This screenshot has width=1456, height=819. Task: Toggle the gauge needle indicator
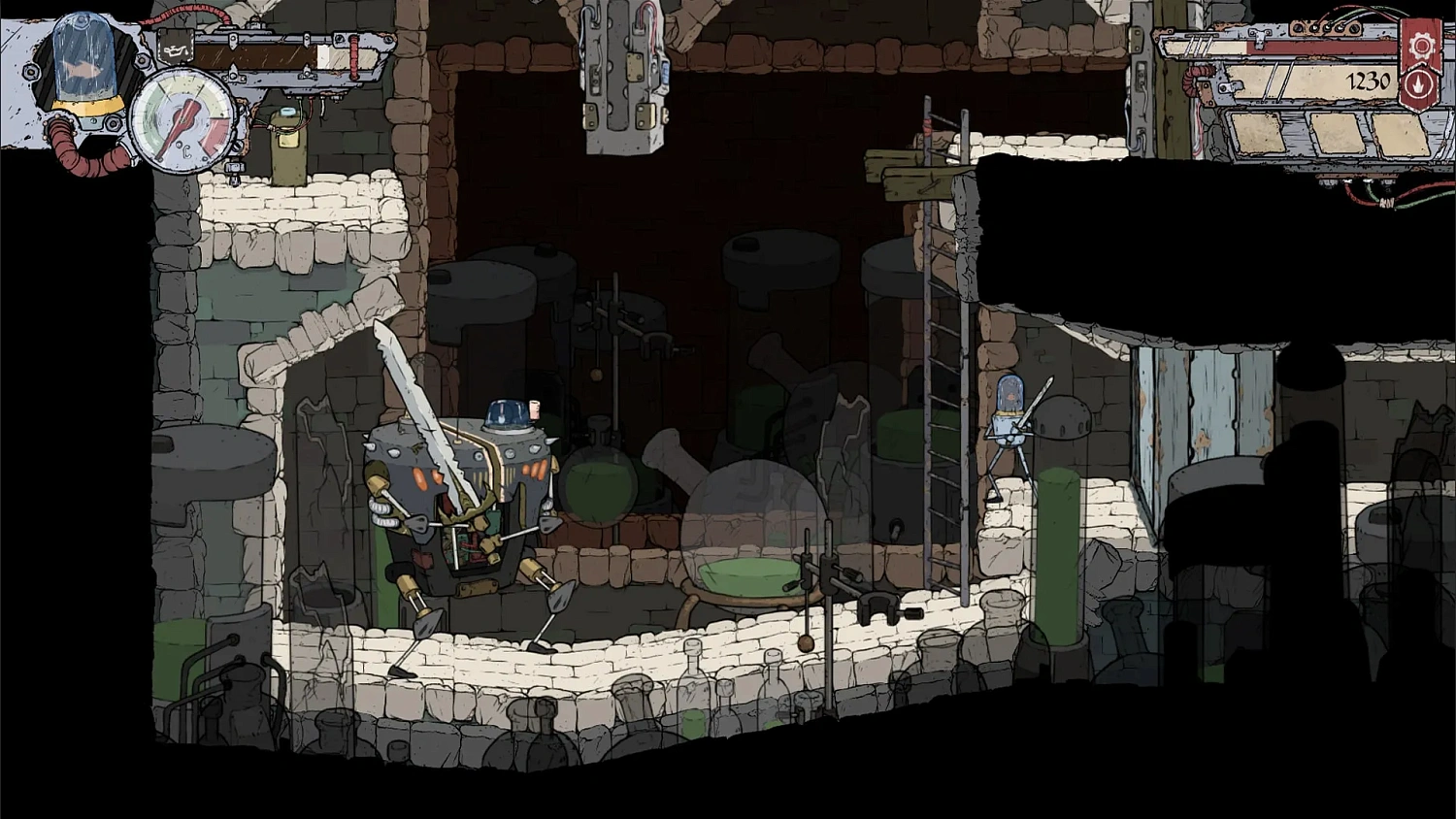pos(179,128)
